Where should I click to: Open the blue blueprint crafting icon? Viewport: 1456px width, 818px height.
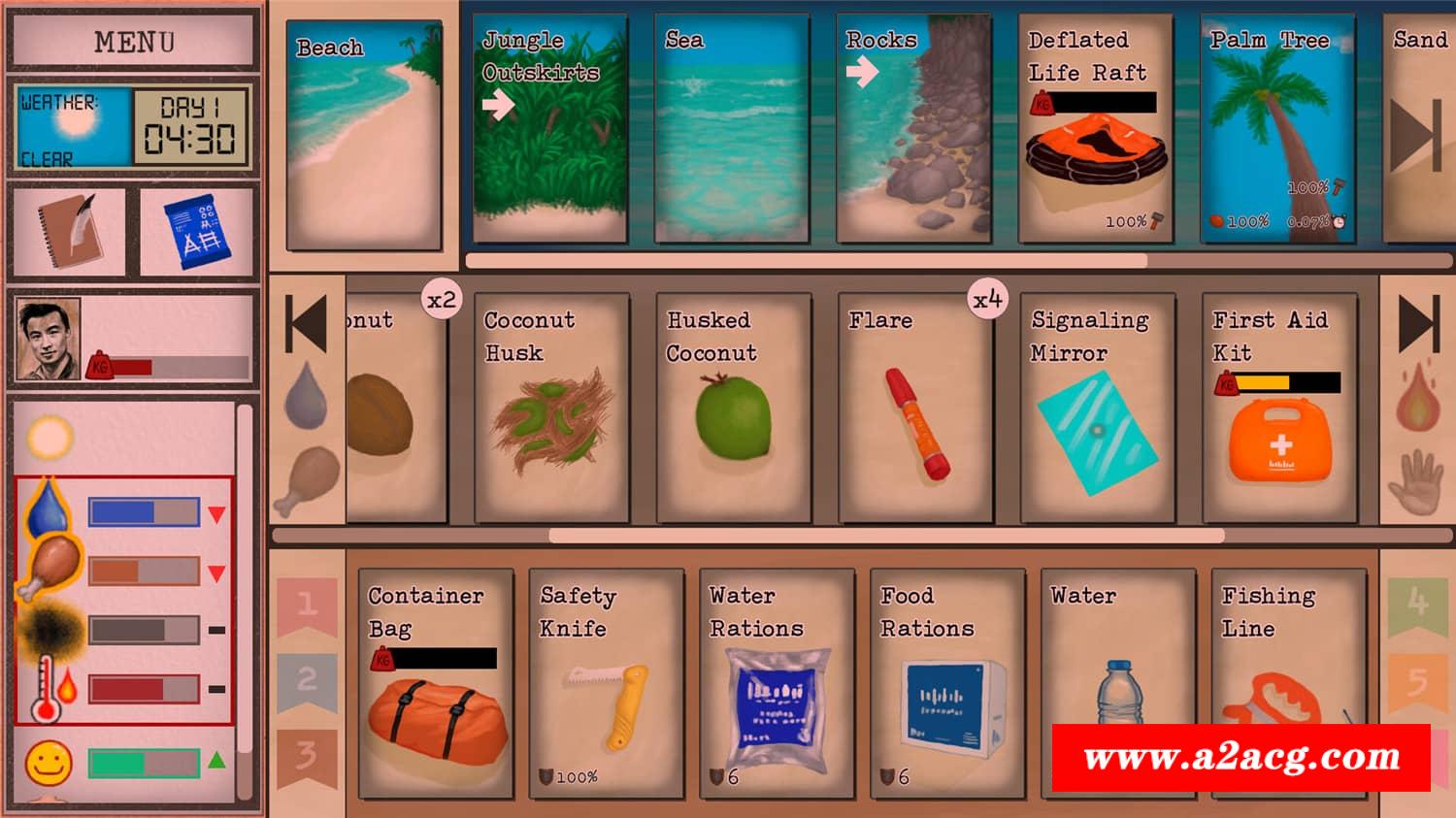(197, 231)
